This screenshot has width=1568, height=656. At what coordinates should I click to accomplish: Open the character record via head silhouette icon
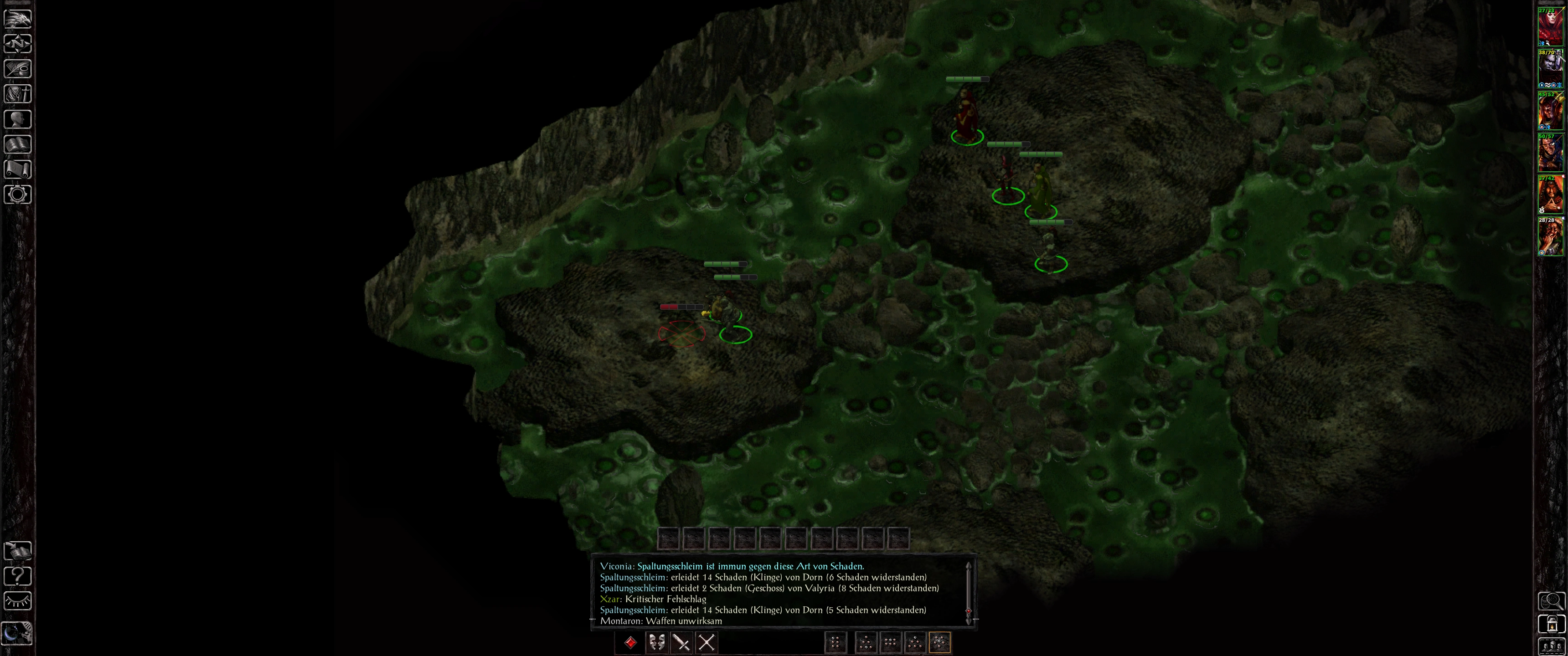(18, 119)
